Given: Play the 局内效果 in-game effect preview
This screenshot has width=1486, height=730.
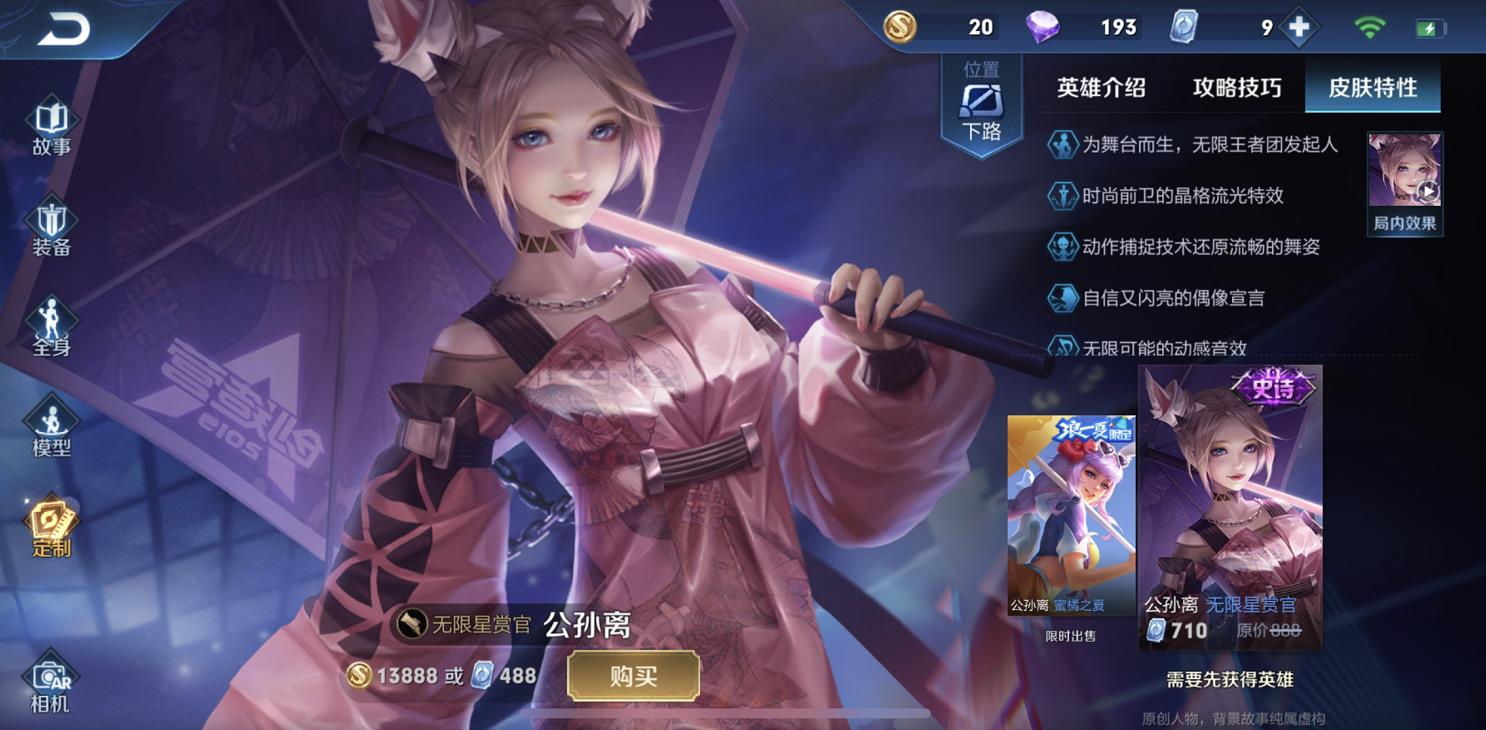Looking at the screenshot, I should 1404,185.
